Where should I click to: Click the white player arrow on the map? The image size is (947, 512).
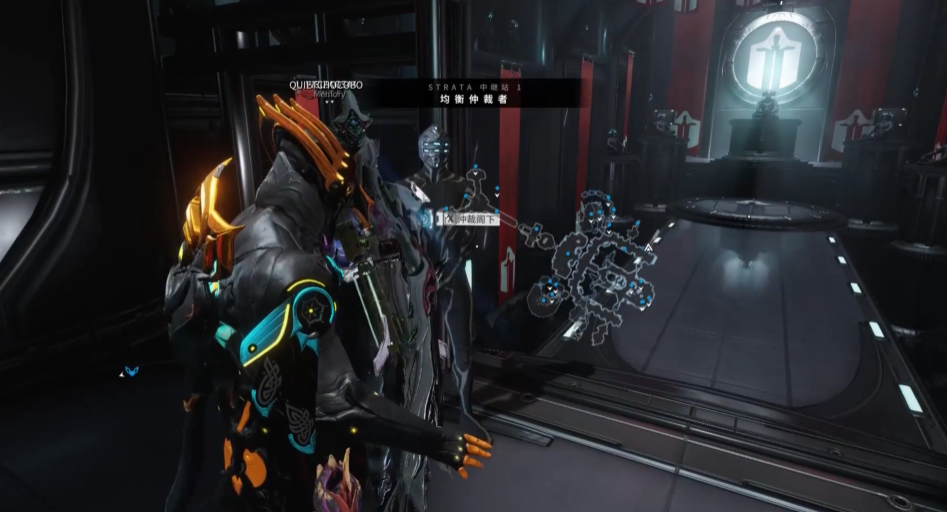click(648, 245)
